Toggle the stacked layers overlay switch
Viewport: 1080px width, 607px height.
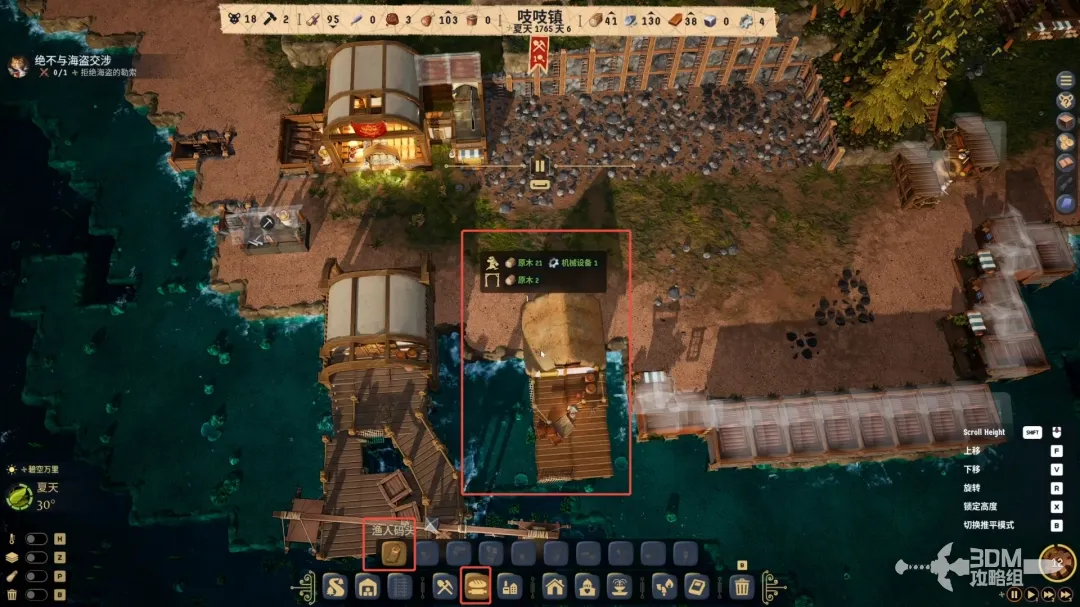36,558
